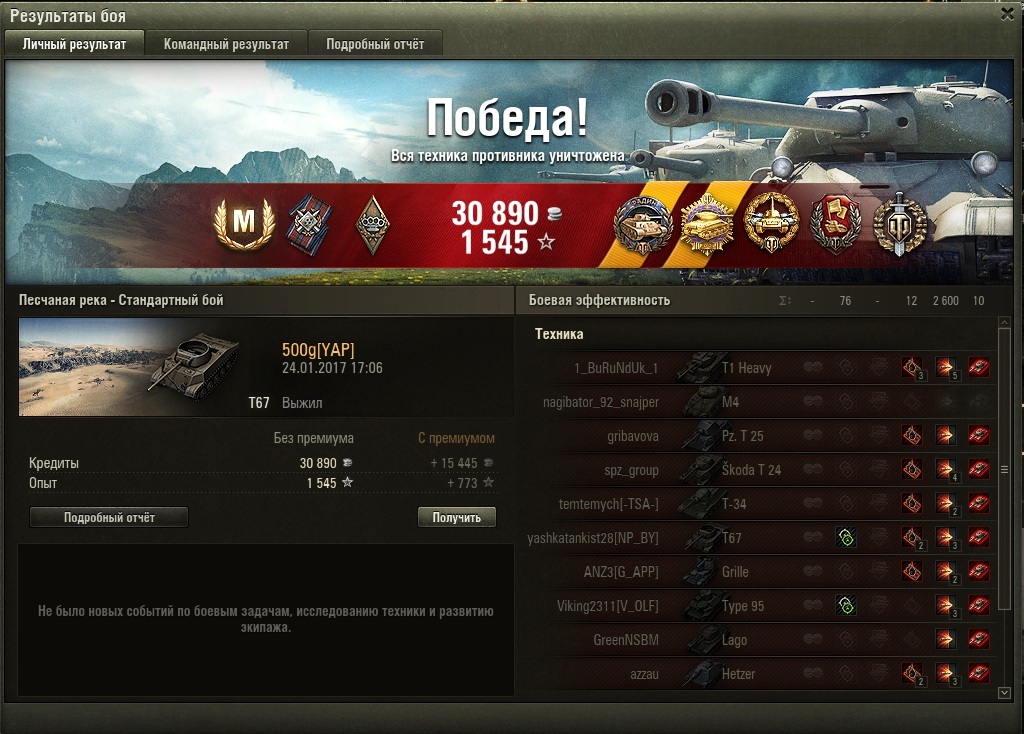Click the Получить premium button
This screenshot has height=734, width=1024.
click(456, 517)
